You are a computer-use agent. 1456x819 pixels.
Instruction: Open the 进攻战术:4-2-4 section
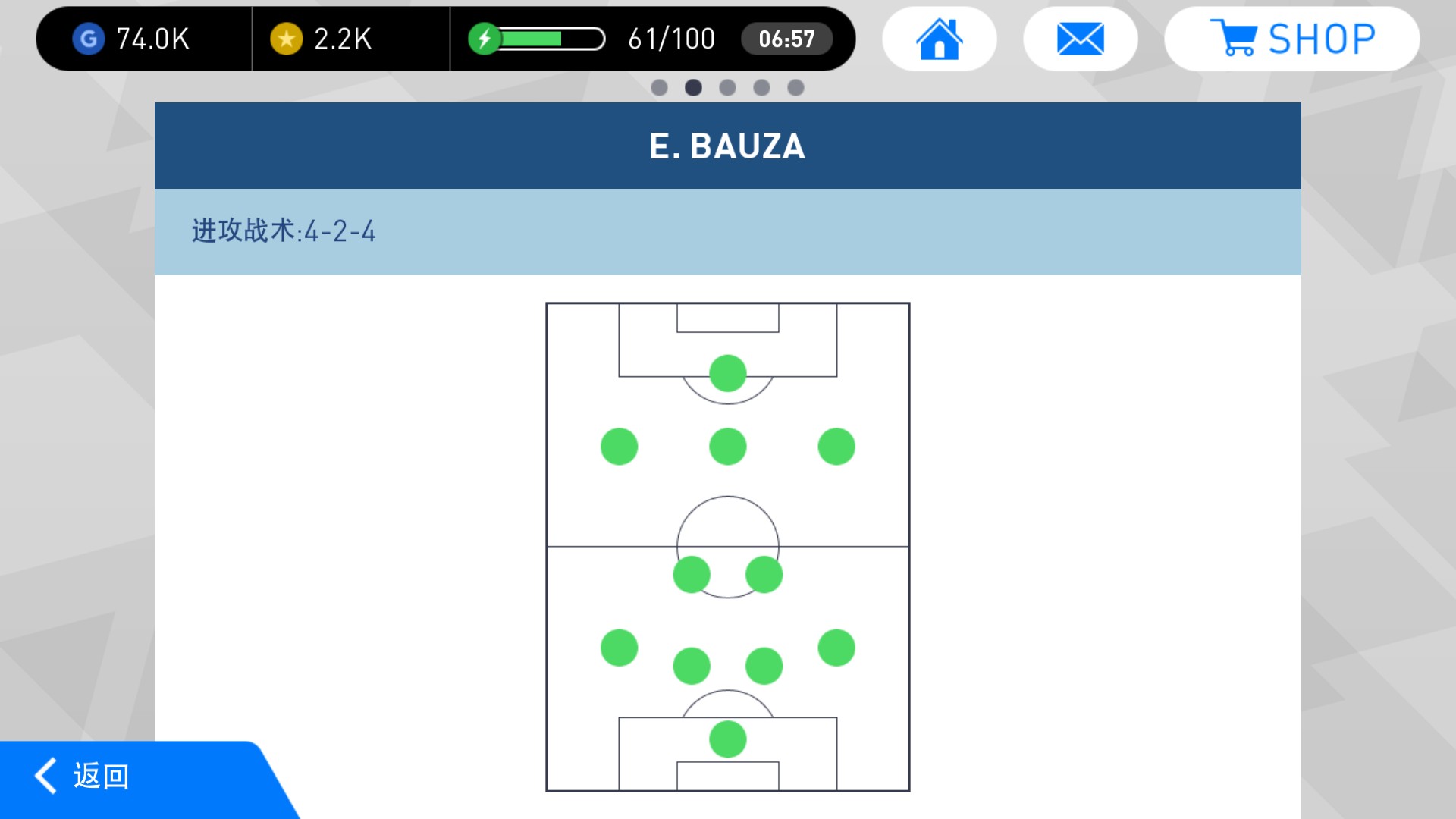point(284,230)
